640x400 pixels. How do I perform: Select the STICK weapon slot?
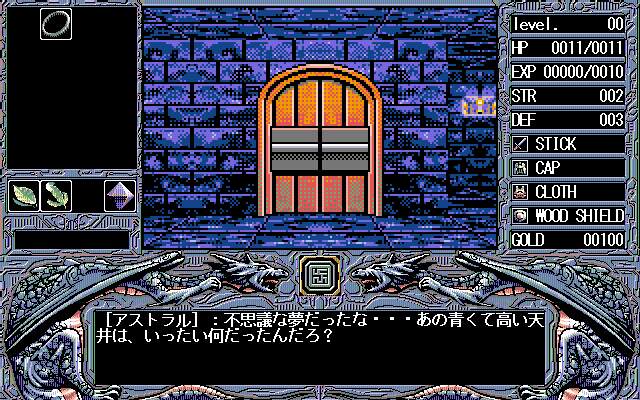pyautogui.click(x=568, y=144)
